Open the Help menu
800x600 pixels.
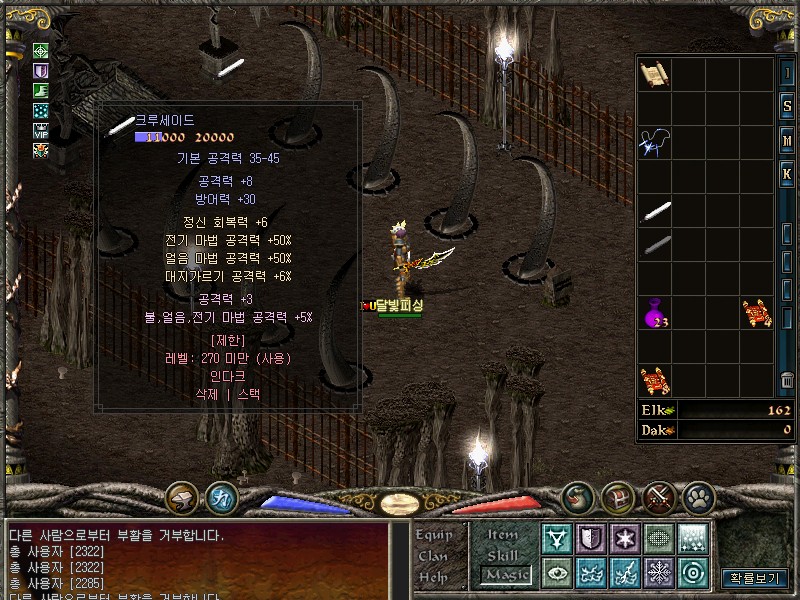[x=434, y=577]
